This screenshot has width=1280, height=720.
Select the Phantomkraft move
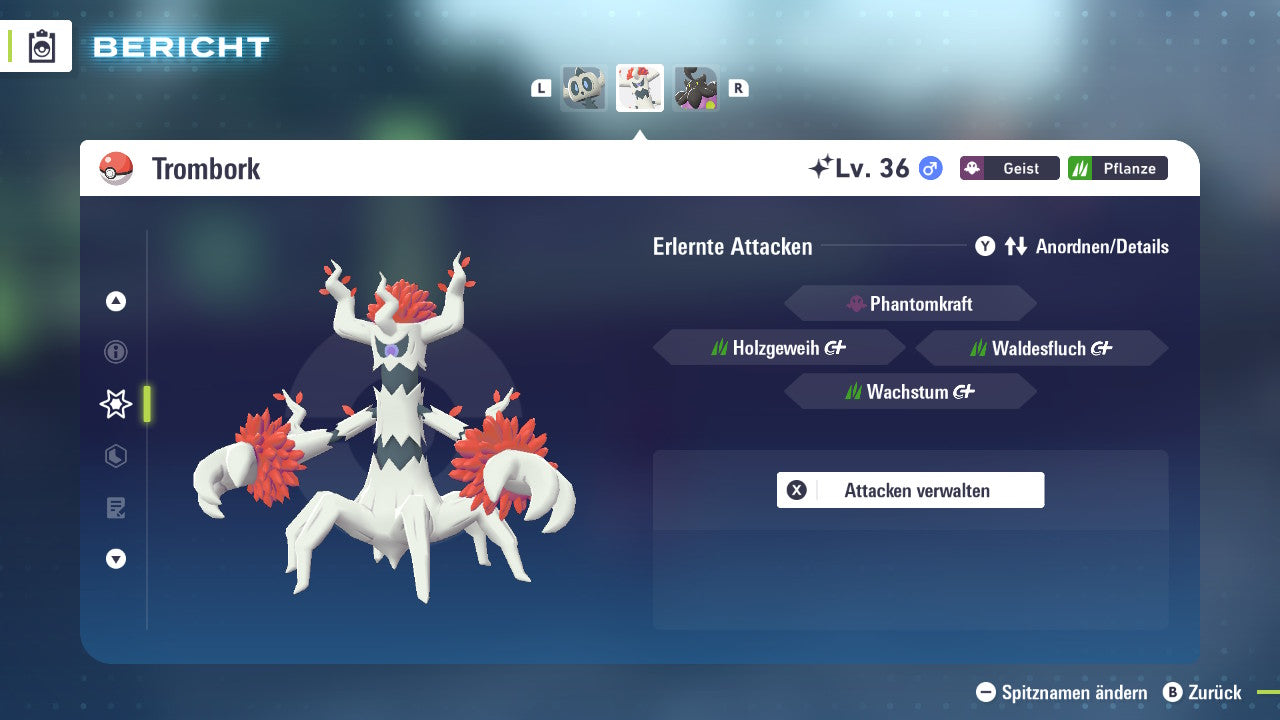[910, 303]
